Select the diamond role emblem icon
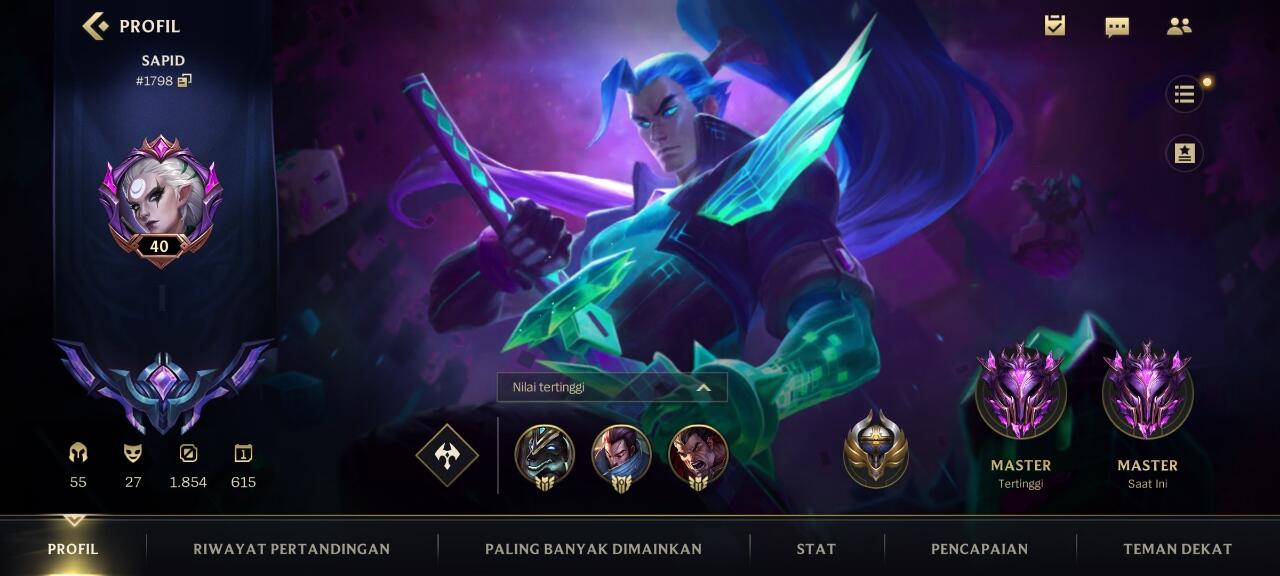The image size is (1280, 576). (447, 455)
